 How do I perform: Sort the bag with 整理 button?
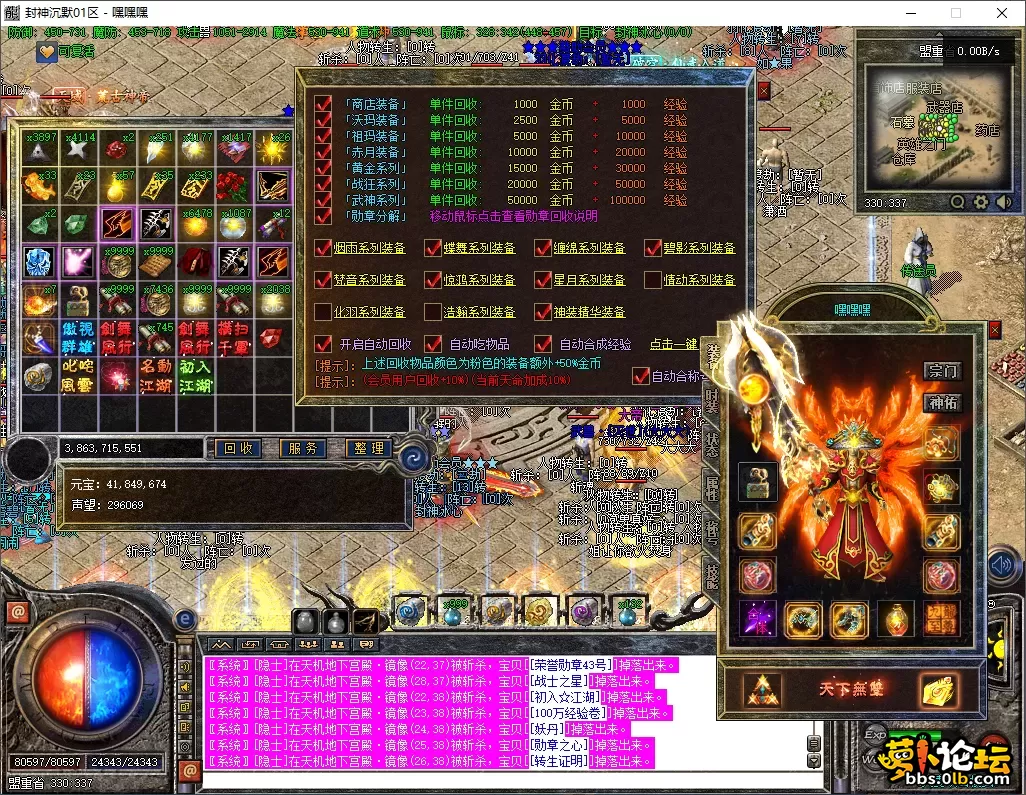pos(369,449)
